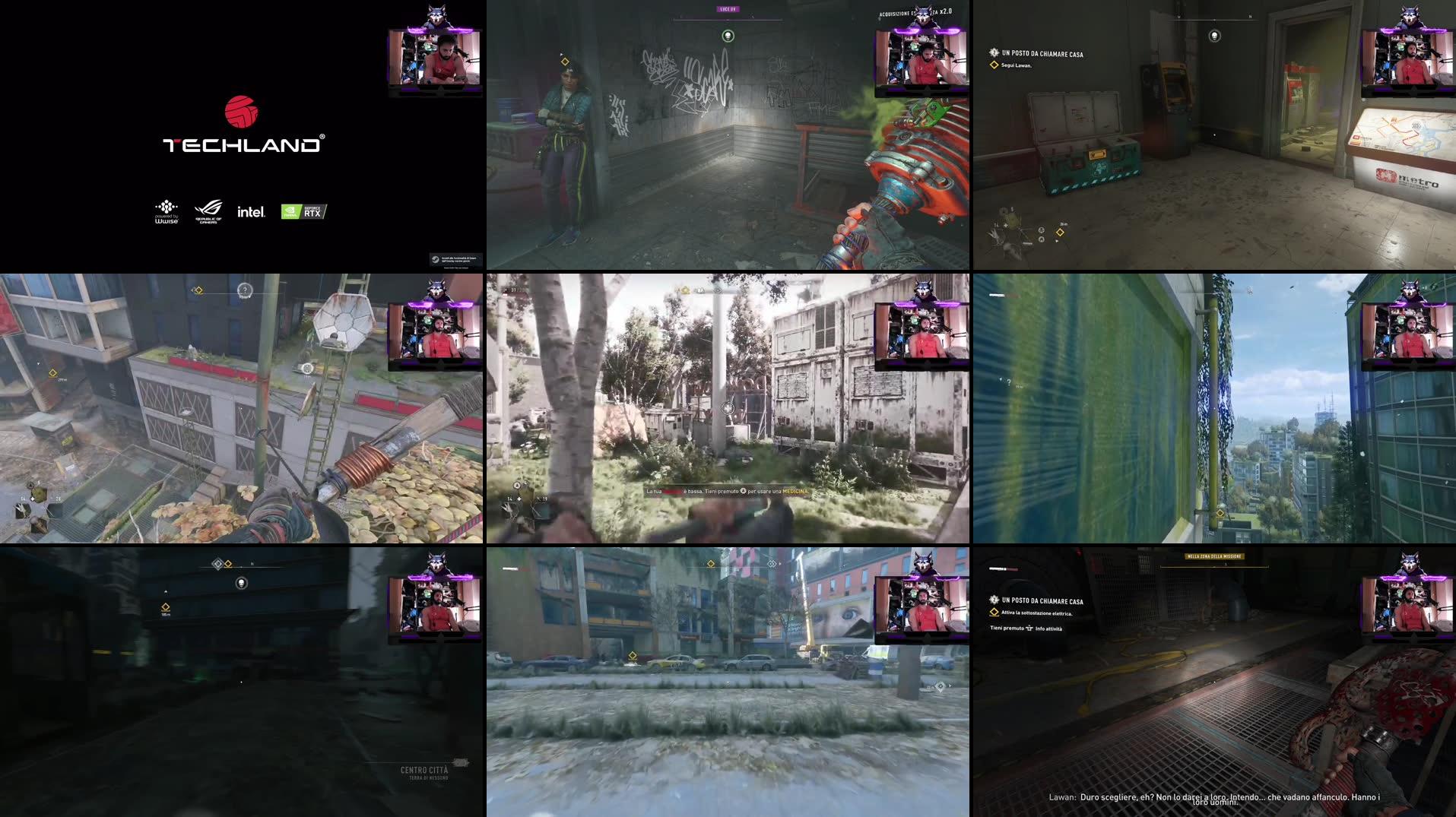The image size is (1456, 817).
Task: Select the CENTRO CITTÀ location title
Action: click(x=423, y=769)
